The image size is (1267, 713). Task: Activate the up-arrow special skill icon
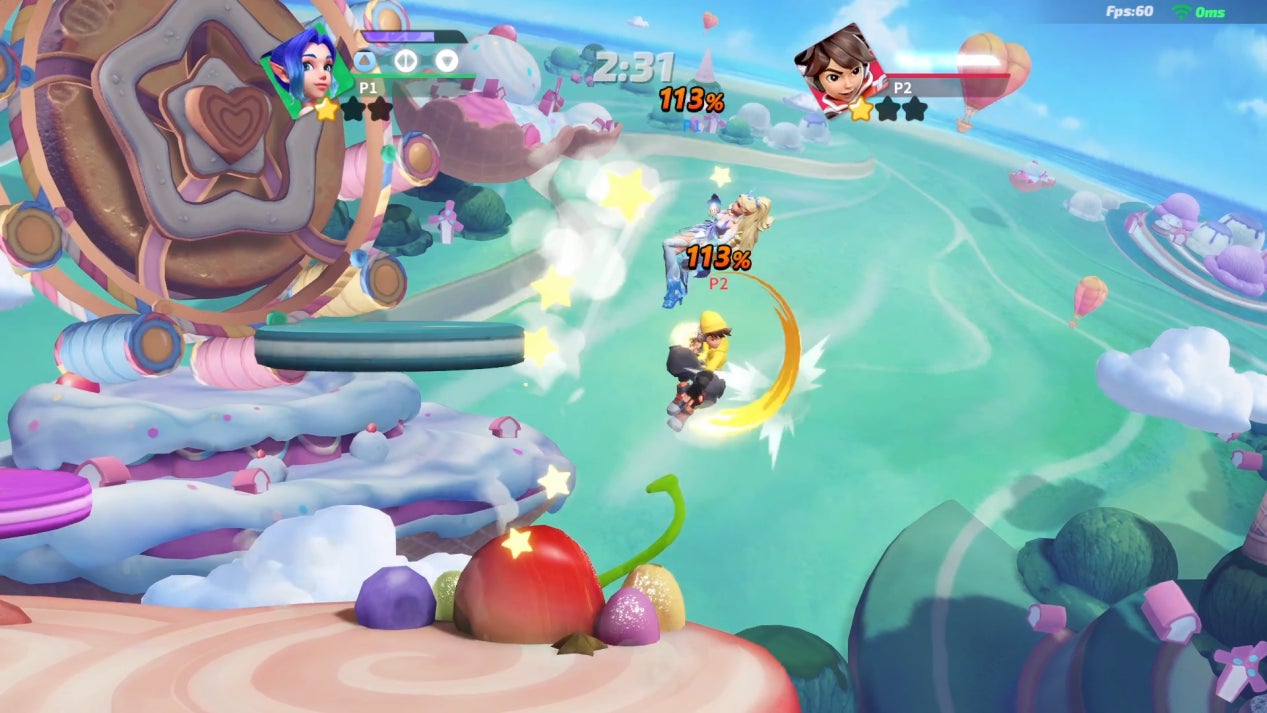click(363, 61)
